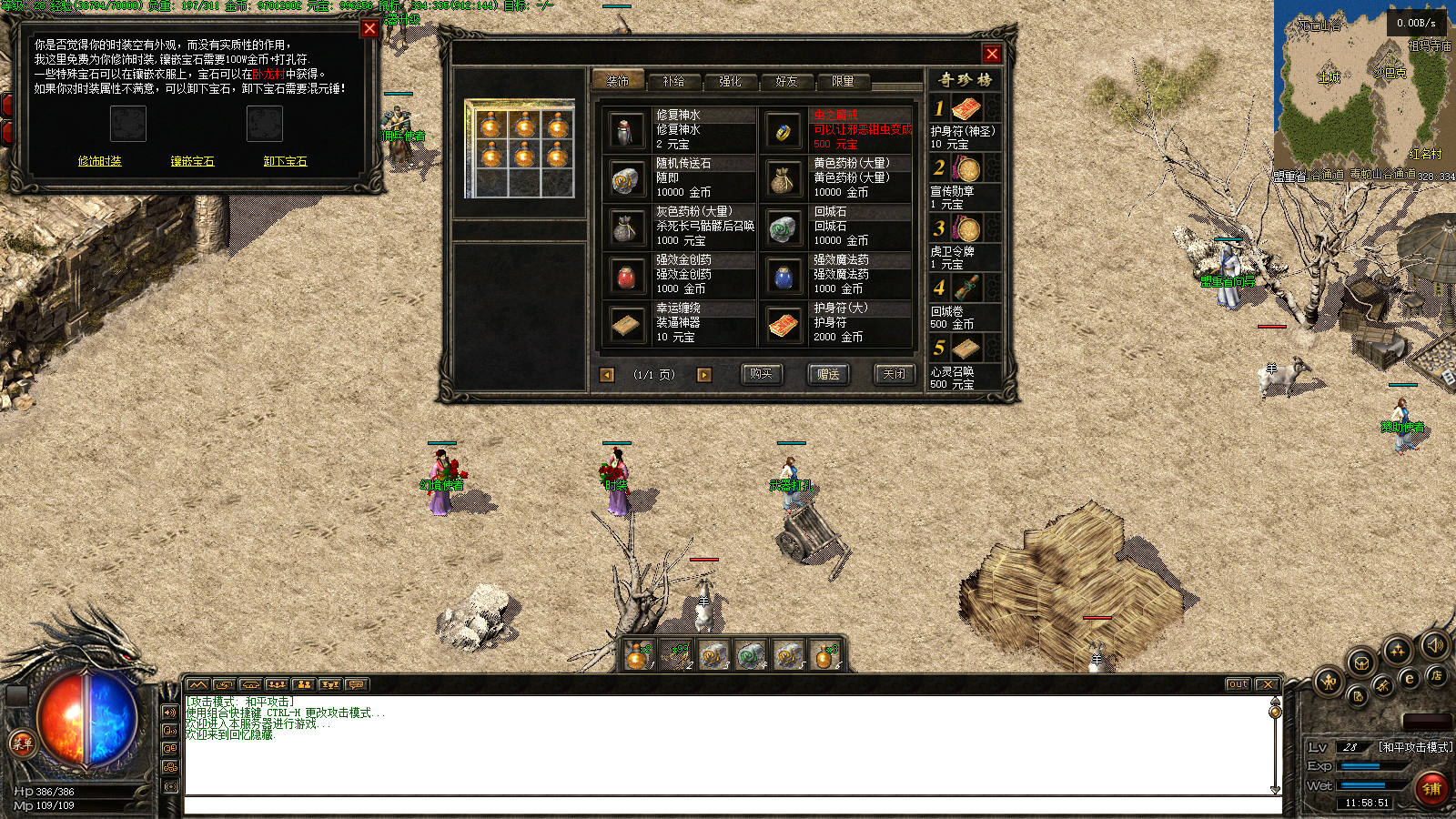
Task: Pick the 卸下宝石 dialogue option
Action: (285, 161)
